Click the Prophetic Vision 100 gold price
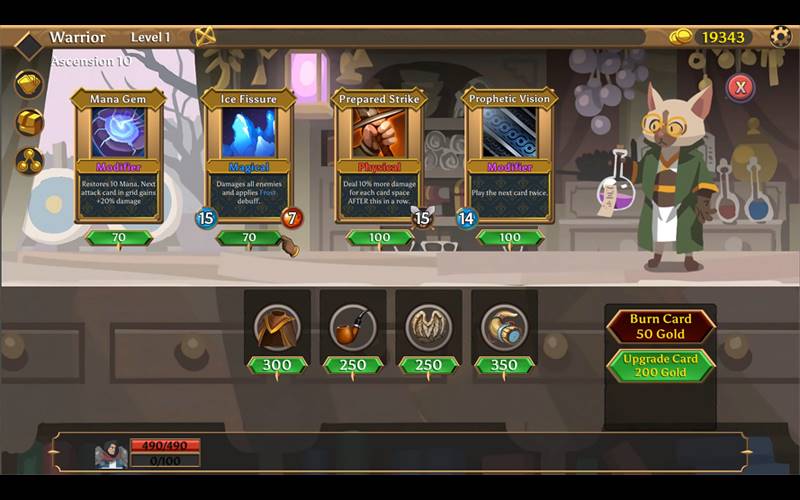This screenshot has width=800, height=500. (x=510, y=238)
